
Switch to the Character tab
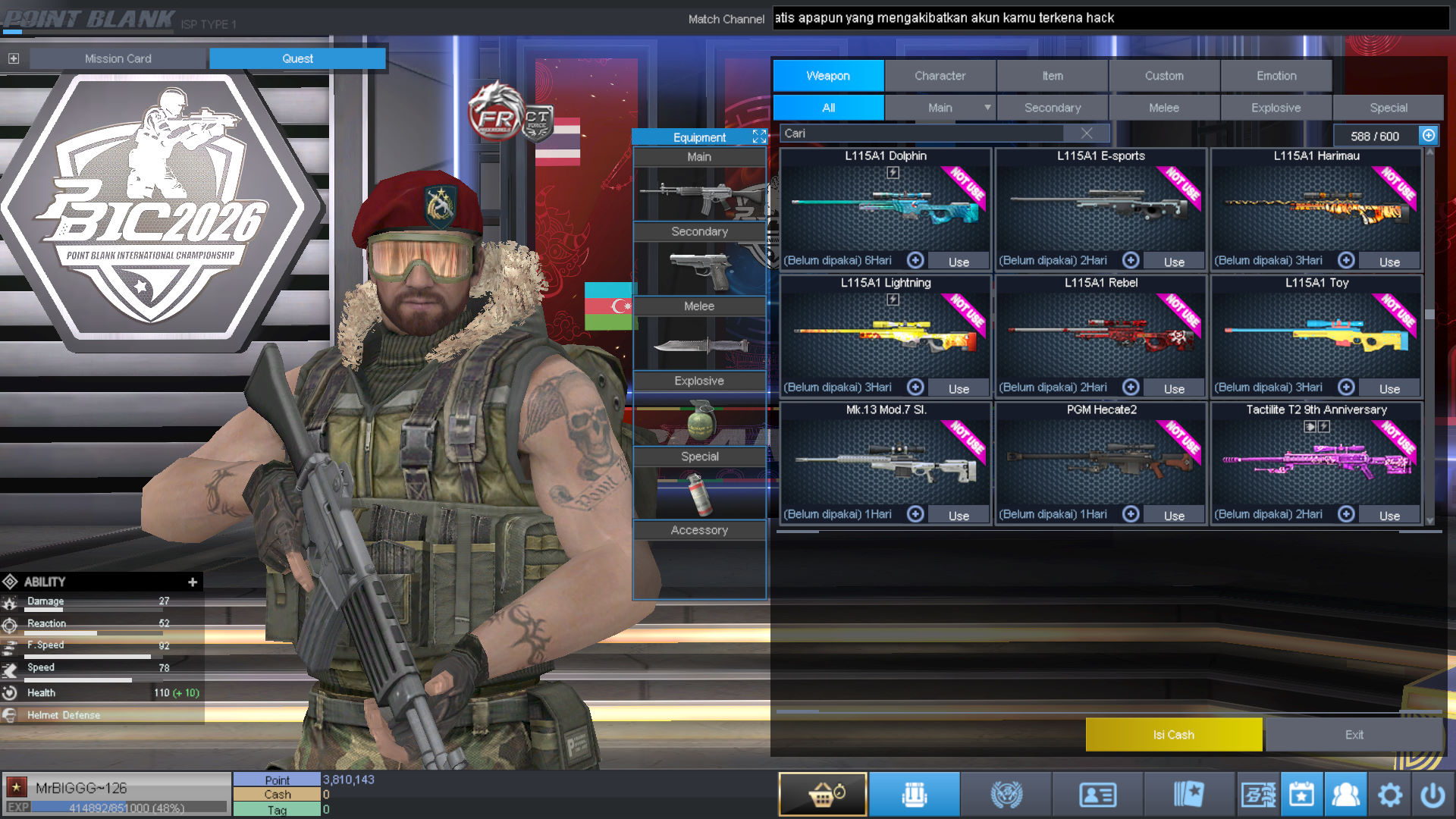[940, 76]
